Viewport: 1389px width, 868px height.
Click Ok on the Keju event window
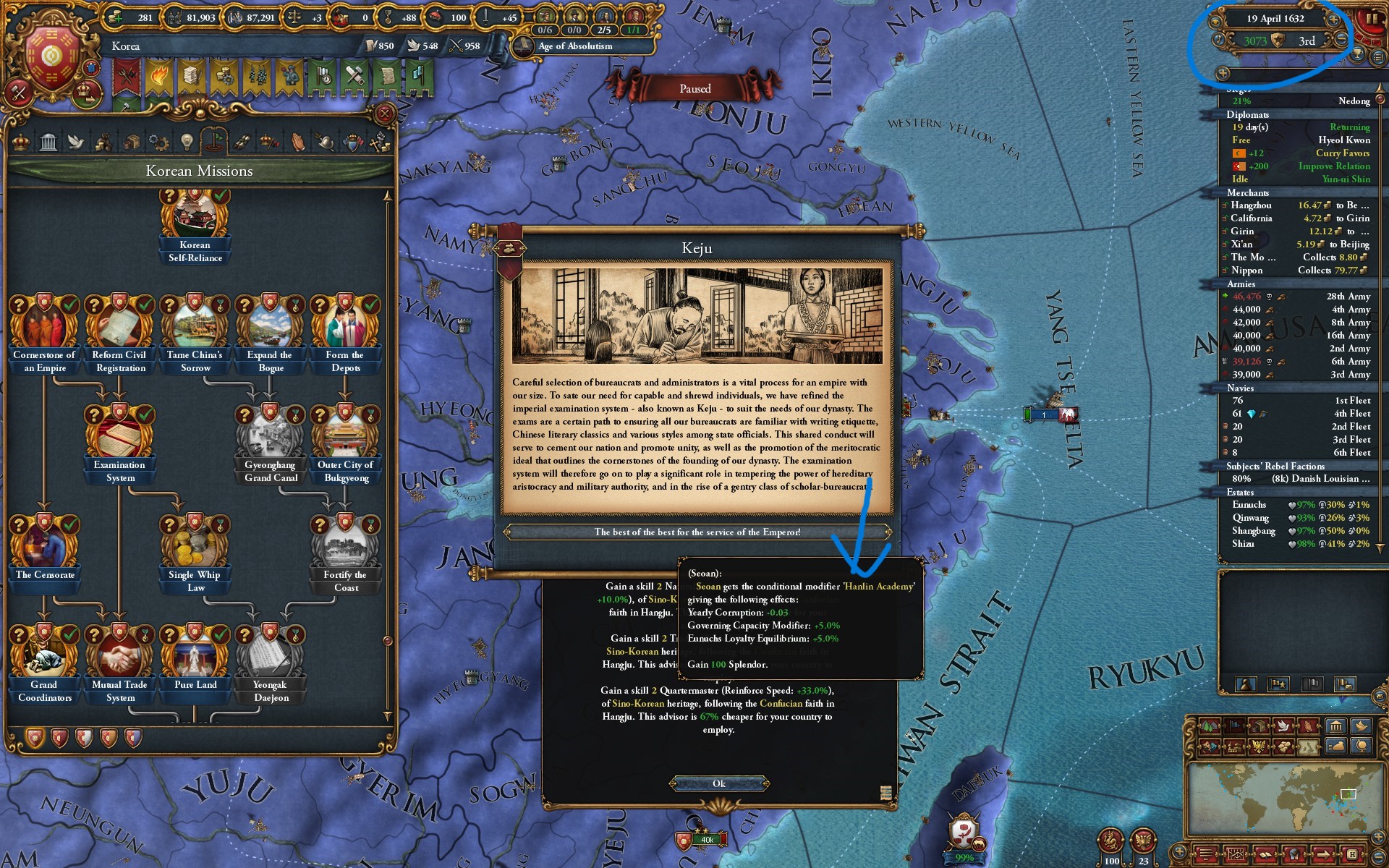point(720,783)
